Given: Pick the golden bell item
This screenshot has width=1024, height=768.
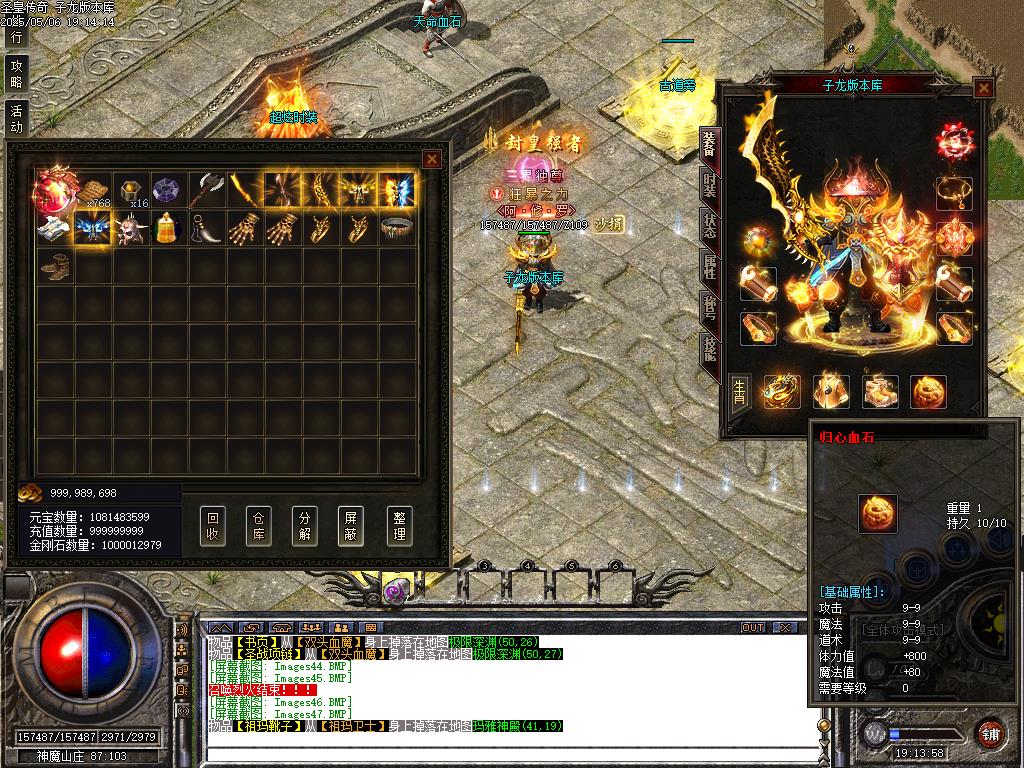Looking at the screenshot, I should [x=165, y=228].
